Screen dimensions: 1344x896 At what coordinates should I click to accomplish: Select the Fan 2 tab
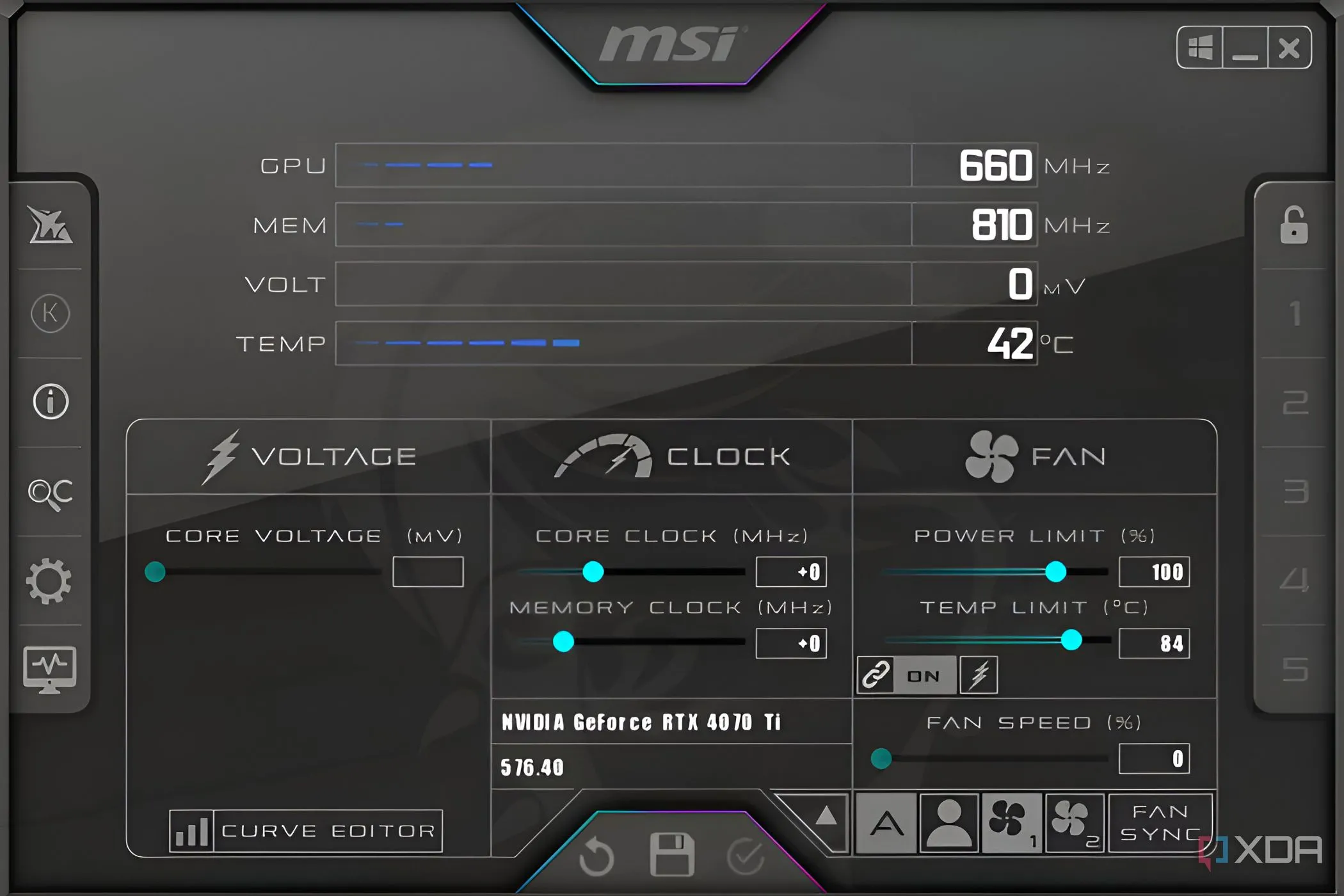tap(1074, 824)
